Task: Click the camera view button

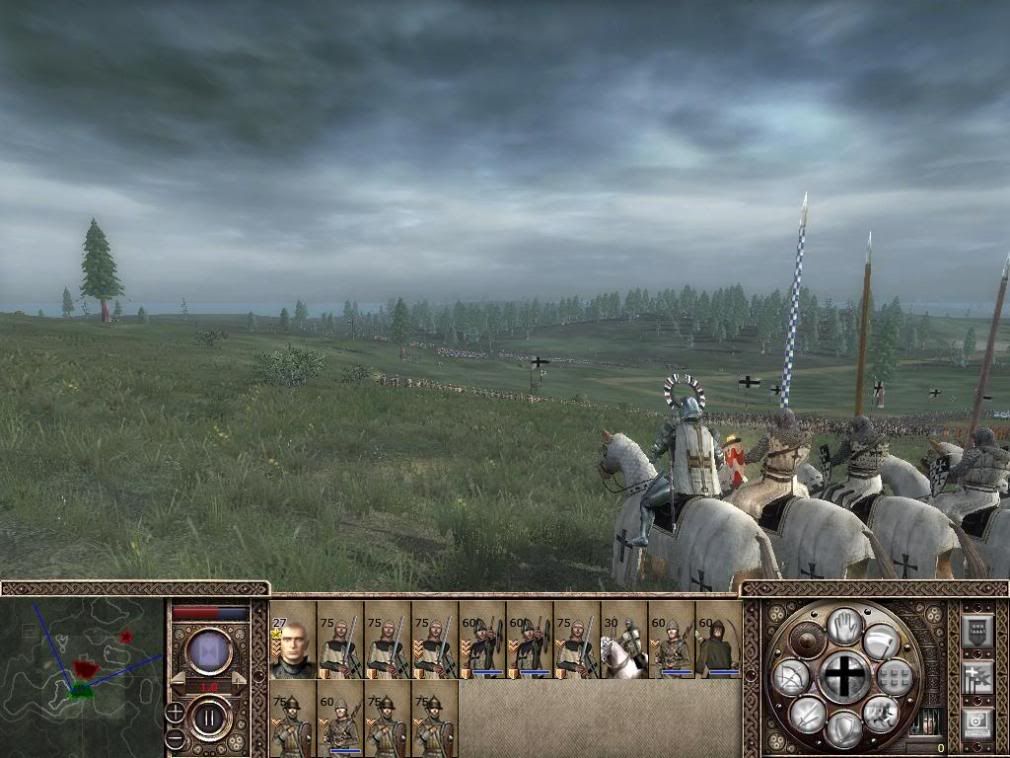Action: [x=976, y=722]
